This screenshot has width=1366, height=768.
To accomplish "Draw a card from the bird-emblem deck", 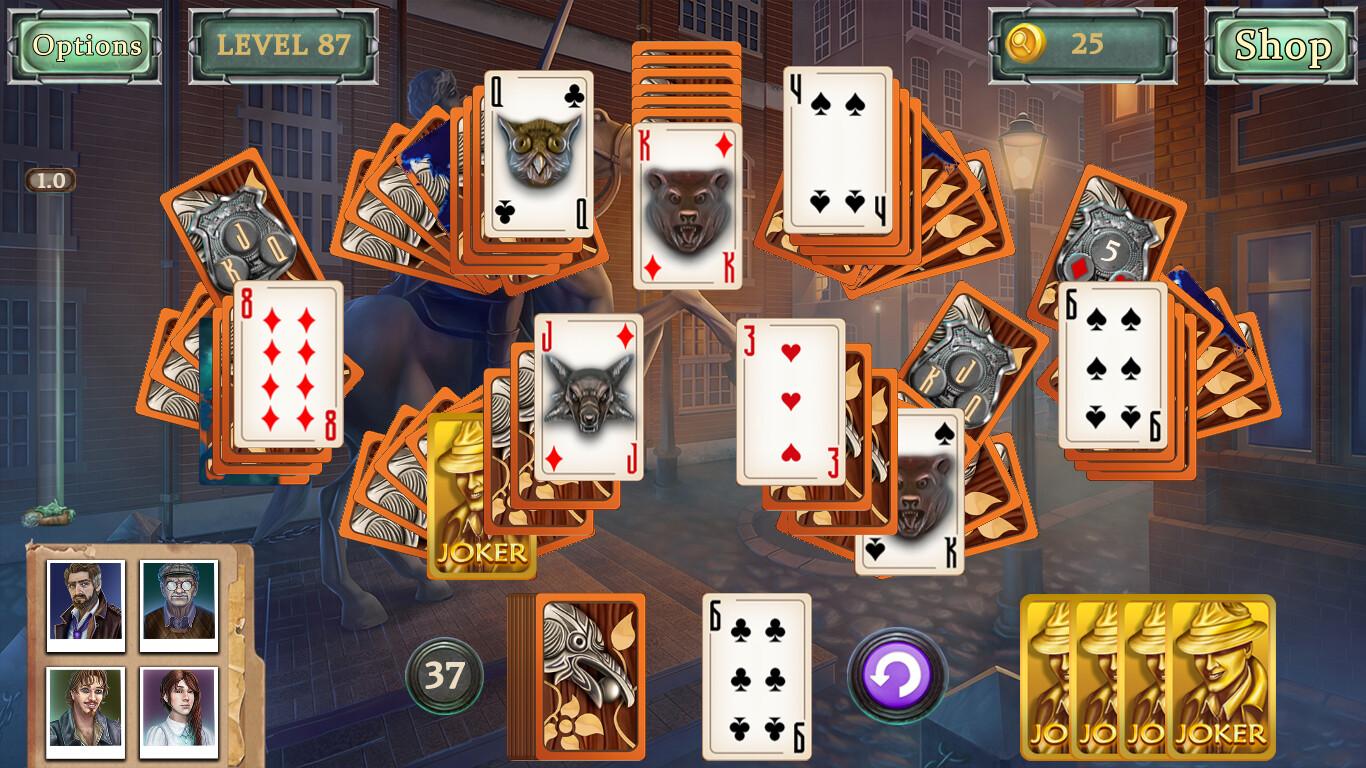I will click(588, 675).
